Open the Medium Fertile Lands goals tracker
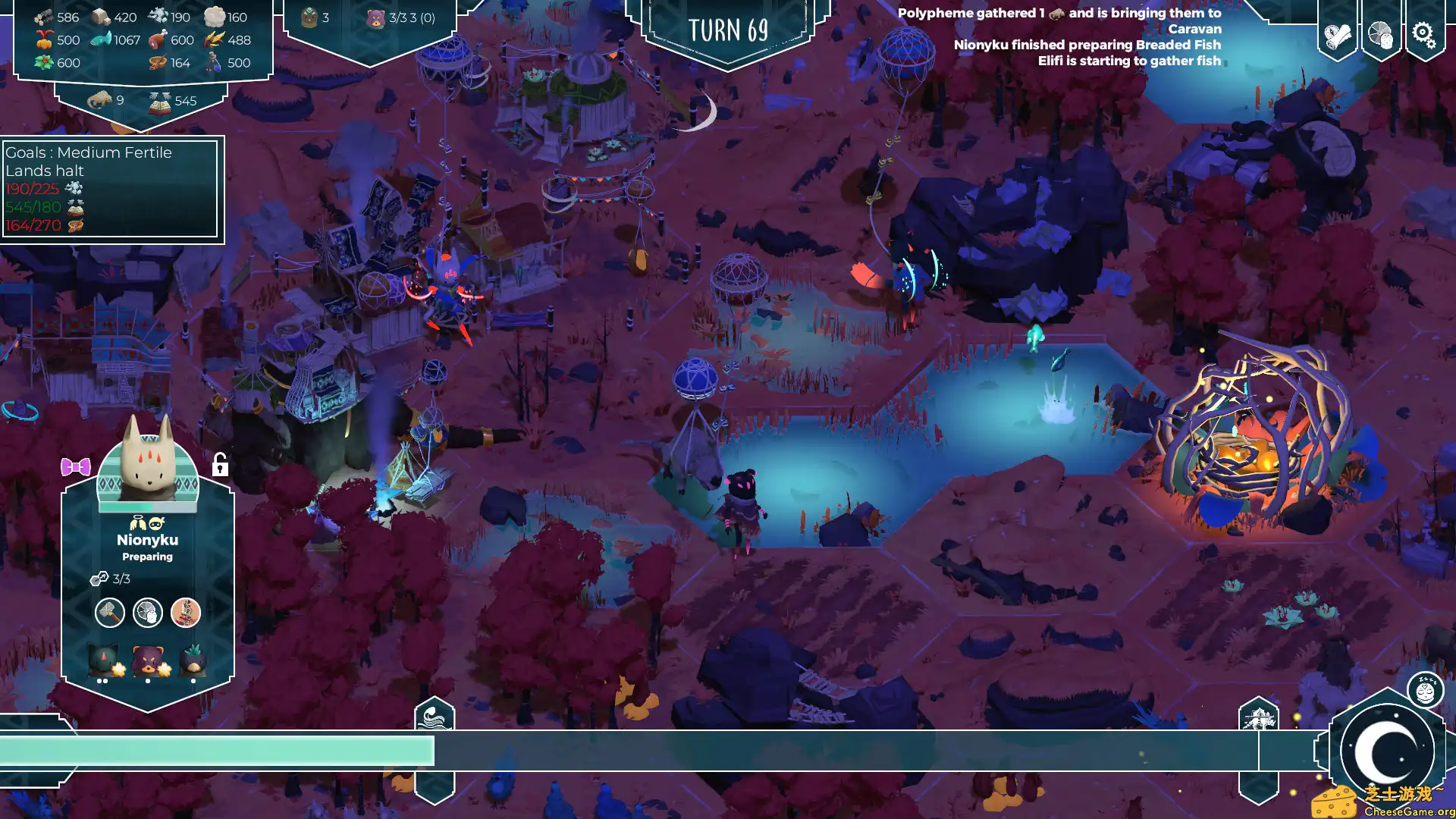The width and height of the screenshot is (1456, 819). (111, 189)
